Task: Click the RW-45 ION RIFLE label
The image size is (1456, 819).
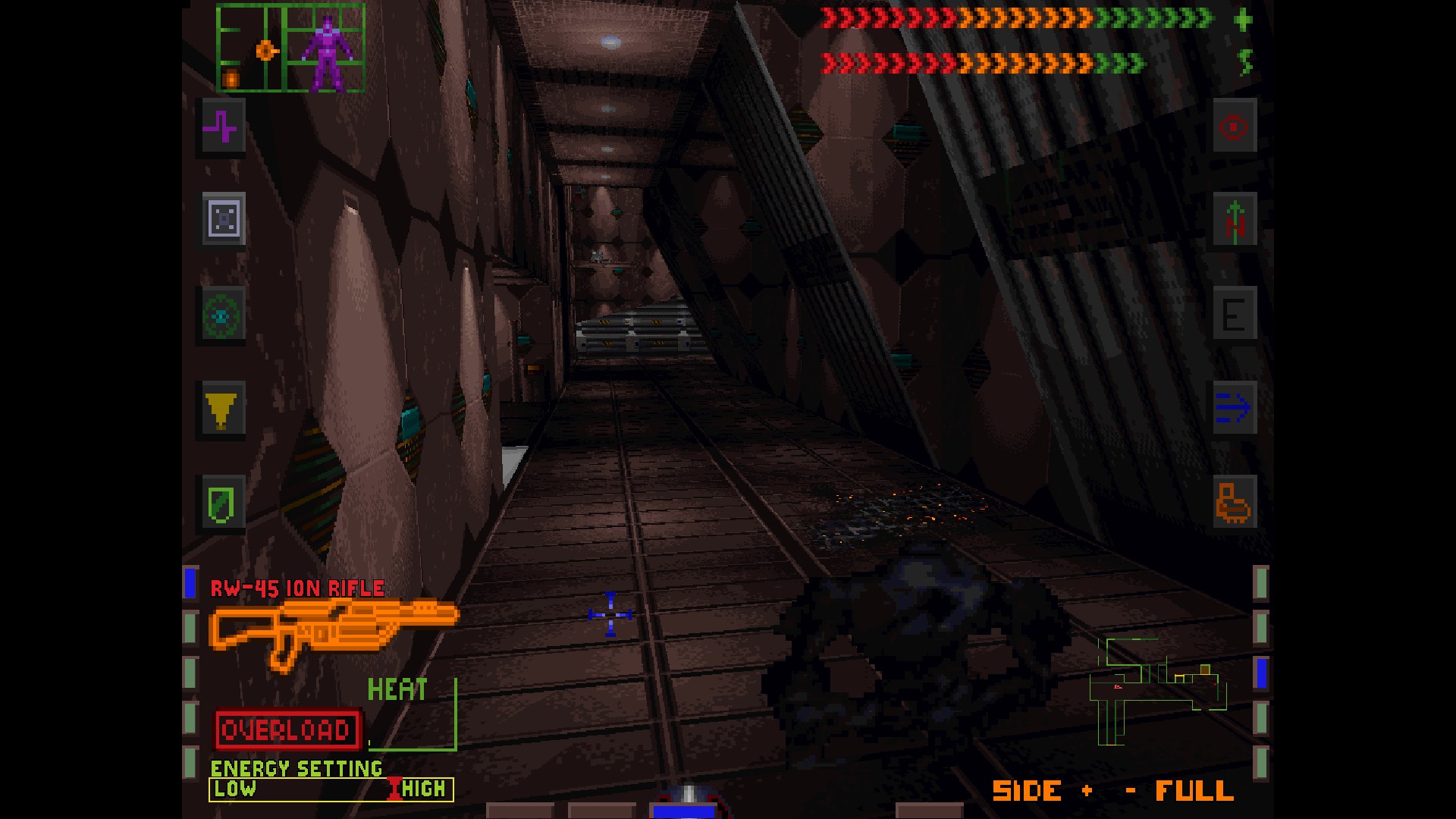Action: [x=296, y=587]
